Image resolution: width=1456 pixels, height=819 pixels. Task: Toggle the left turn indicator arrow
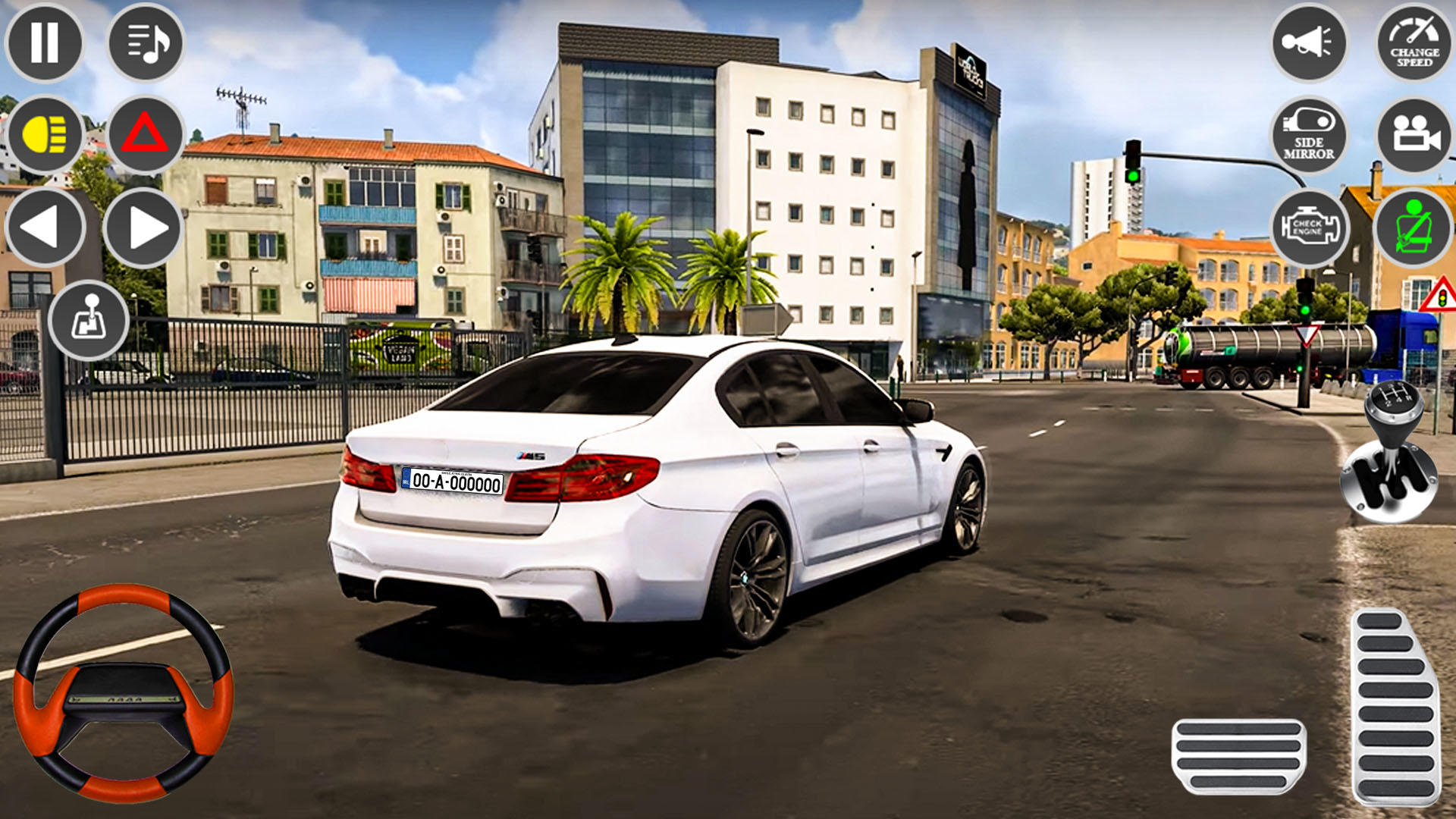coord(45,227)
